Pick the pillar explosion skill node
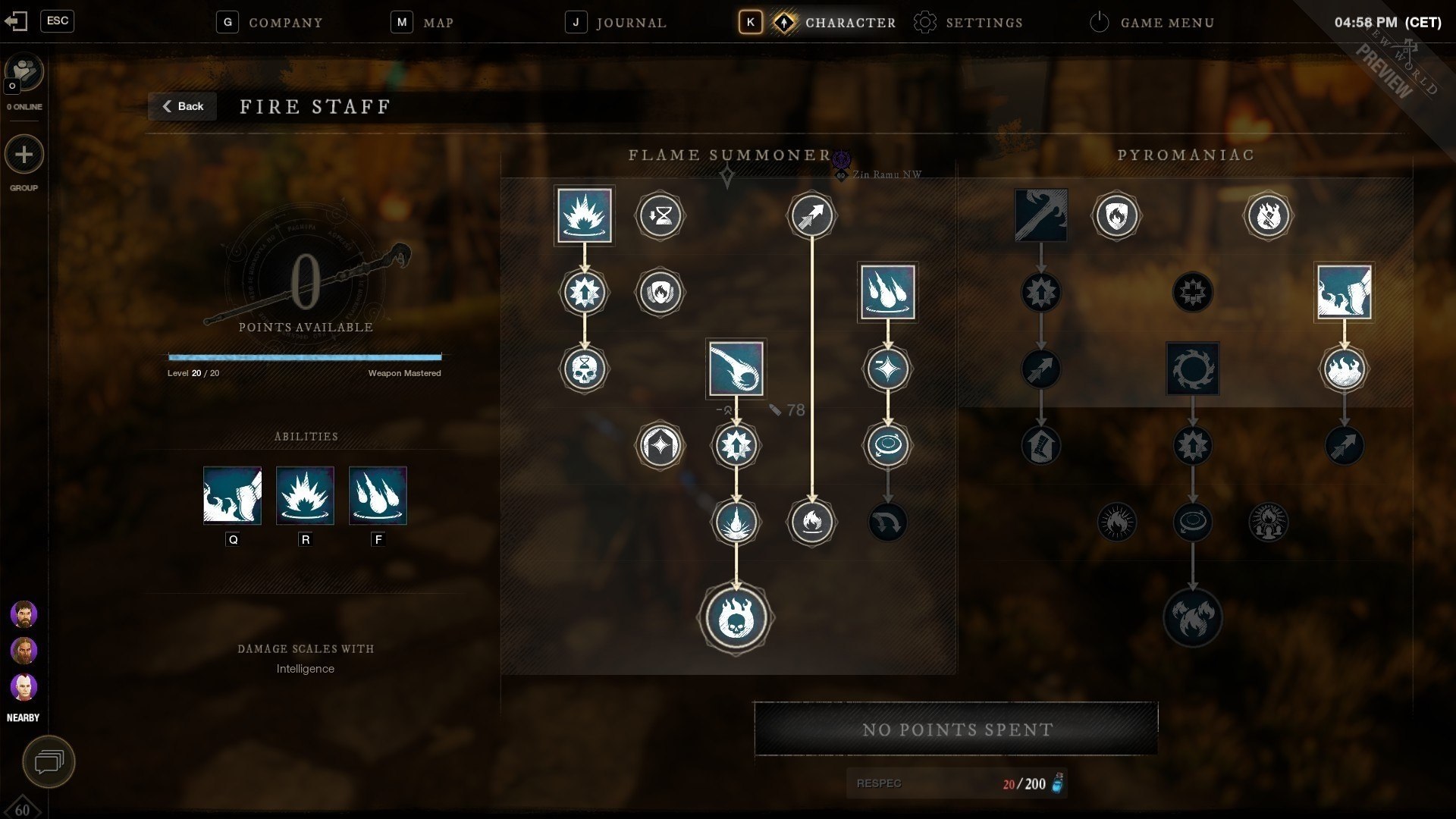Viewport: 1456px width, 819px height. click(584, 215)
